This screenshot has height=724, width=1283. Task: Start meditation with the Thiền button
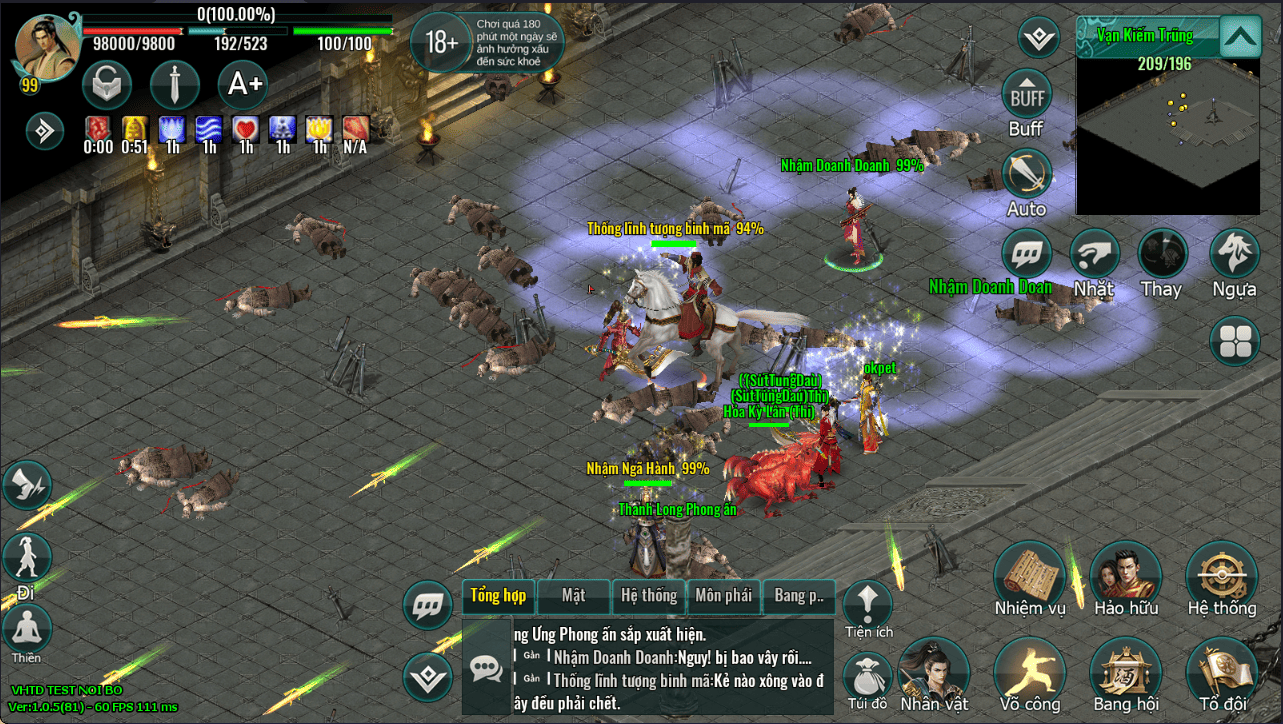[x=27, y=630]
